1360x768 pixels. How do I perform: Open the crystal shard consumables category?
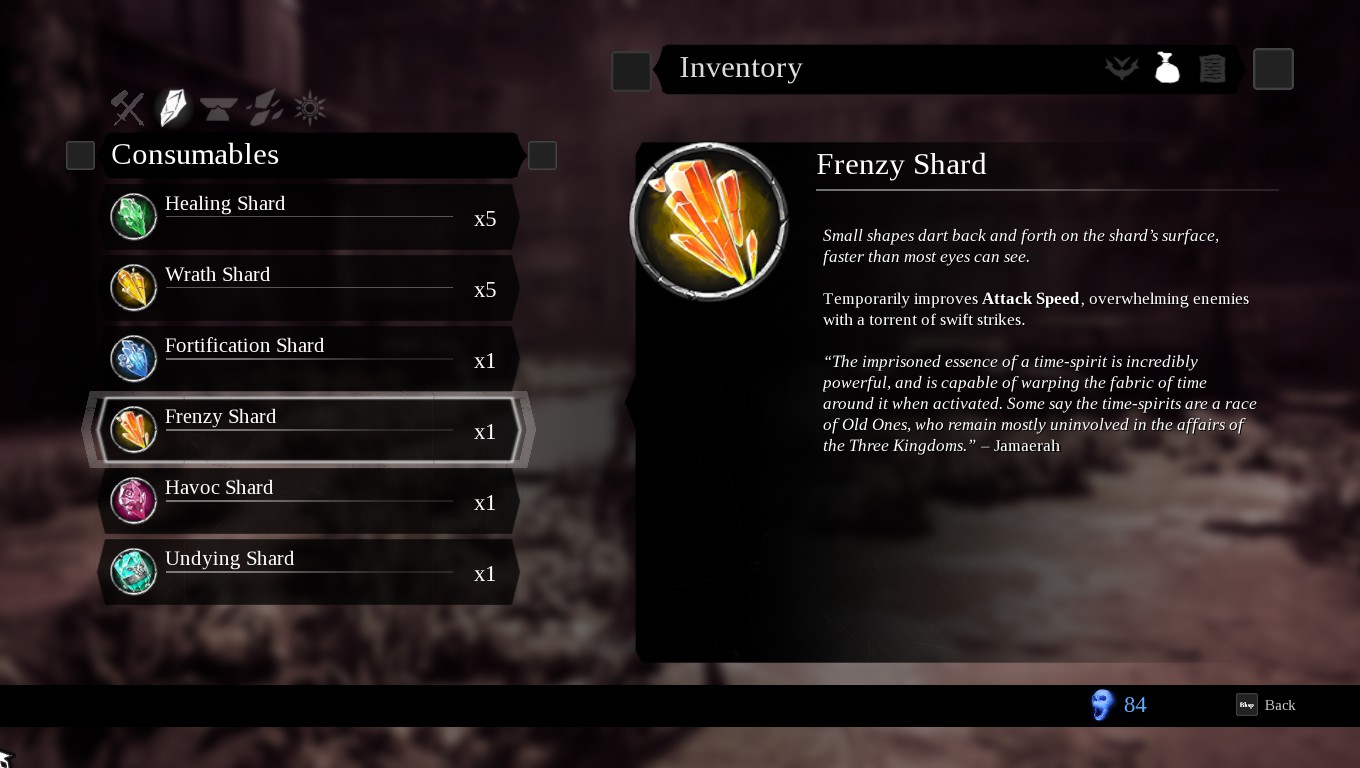173,108
